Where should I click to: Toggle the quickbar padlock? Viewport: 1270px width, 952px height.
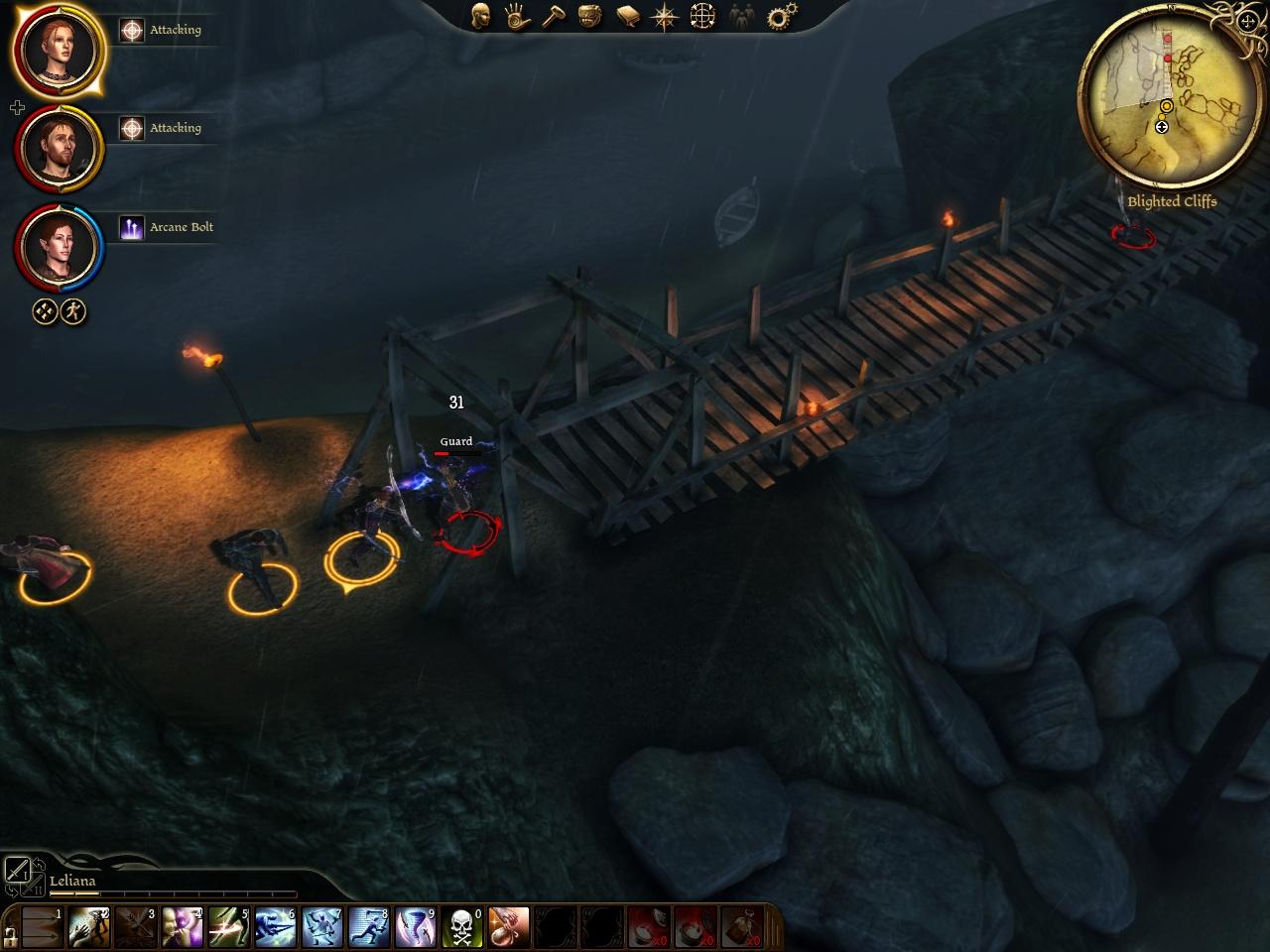(11, 934)
